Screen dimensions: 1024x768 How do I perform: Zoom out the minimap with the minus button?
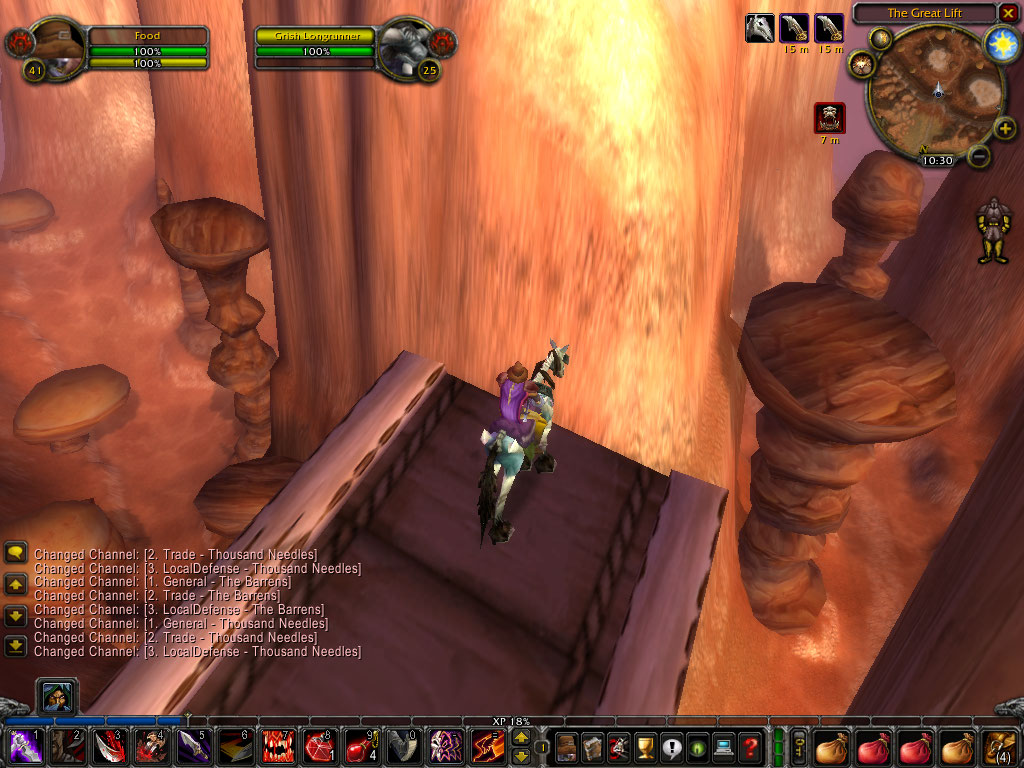pyautogui.click(x=980, y=156)
